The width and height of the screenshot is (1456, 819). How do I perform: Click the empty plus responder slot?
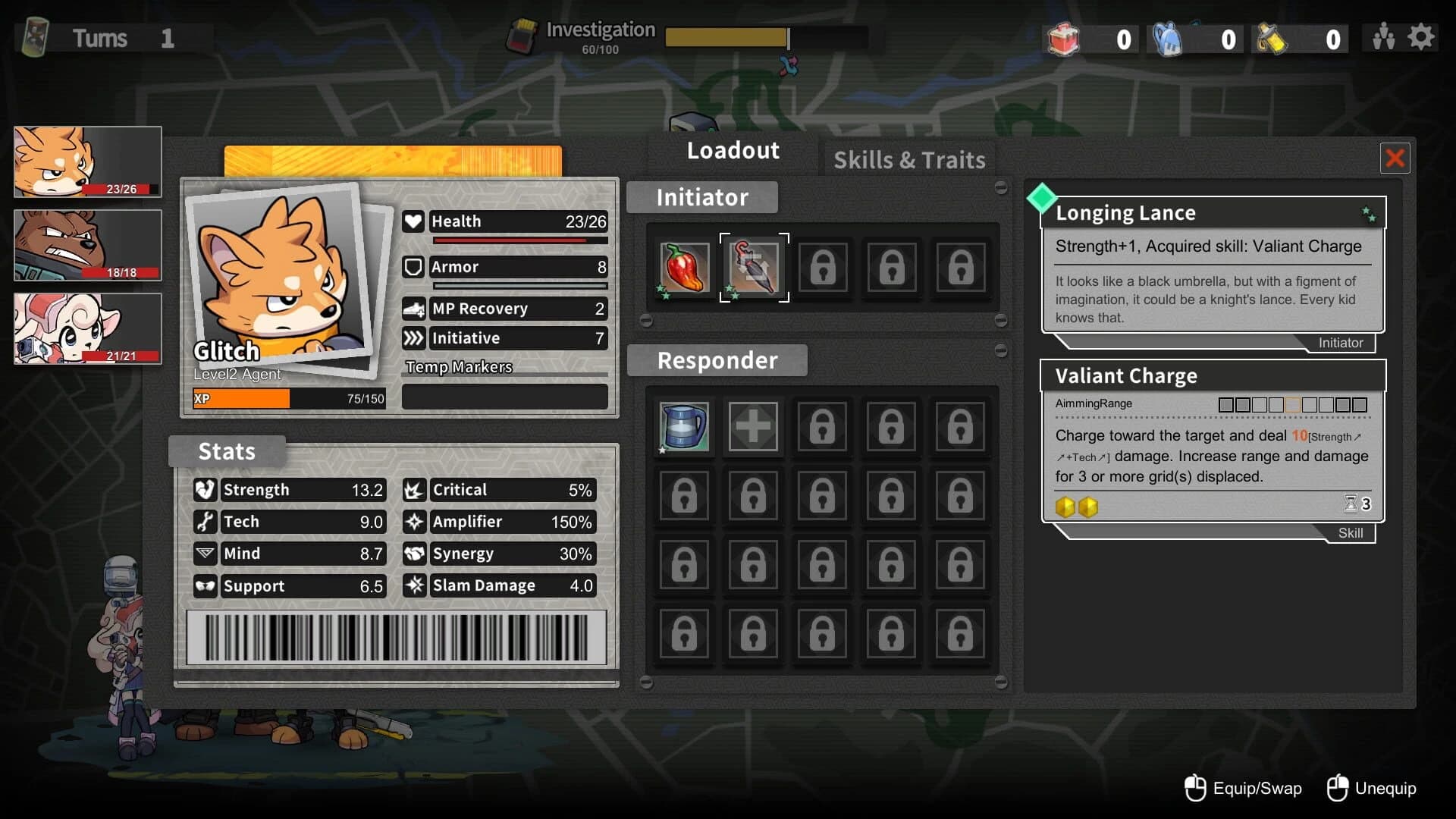[753, 426]
